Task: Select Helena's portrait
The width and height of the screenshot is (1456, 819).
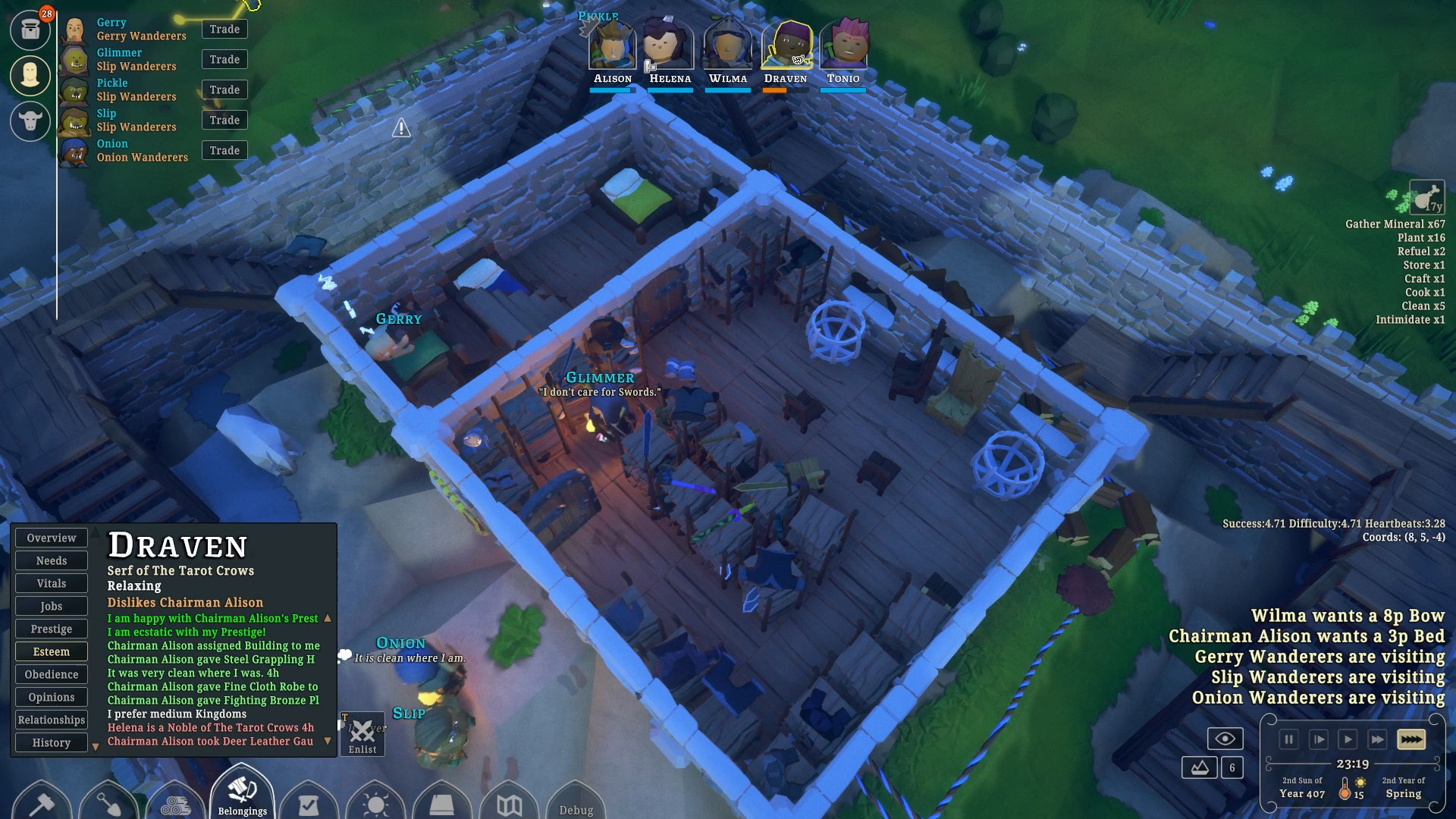Action: click(669, 47)
